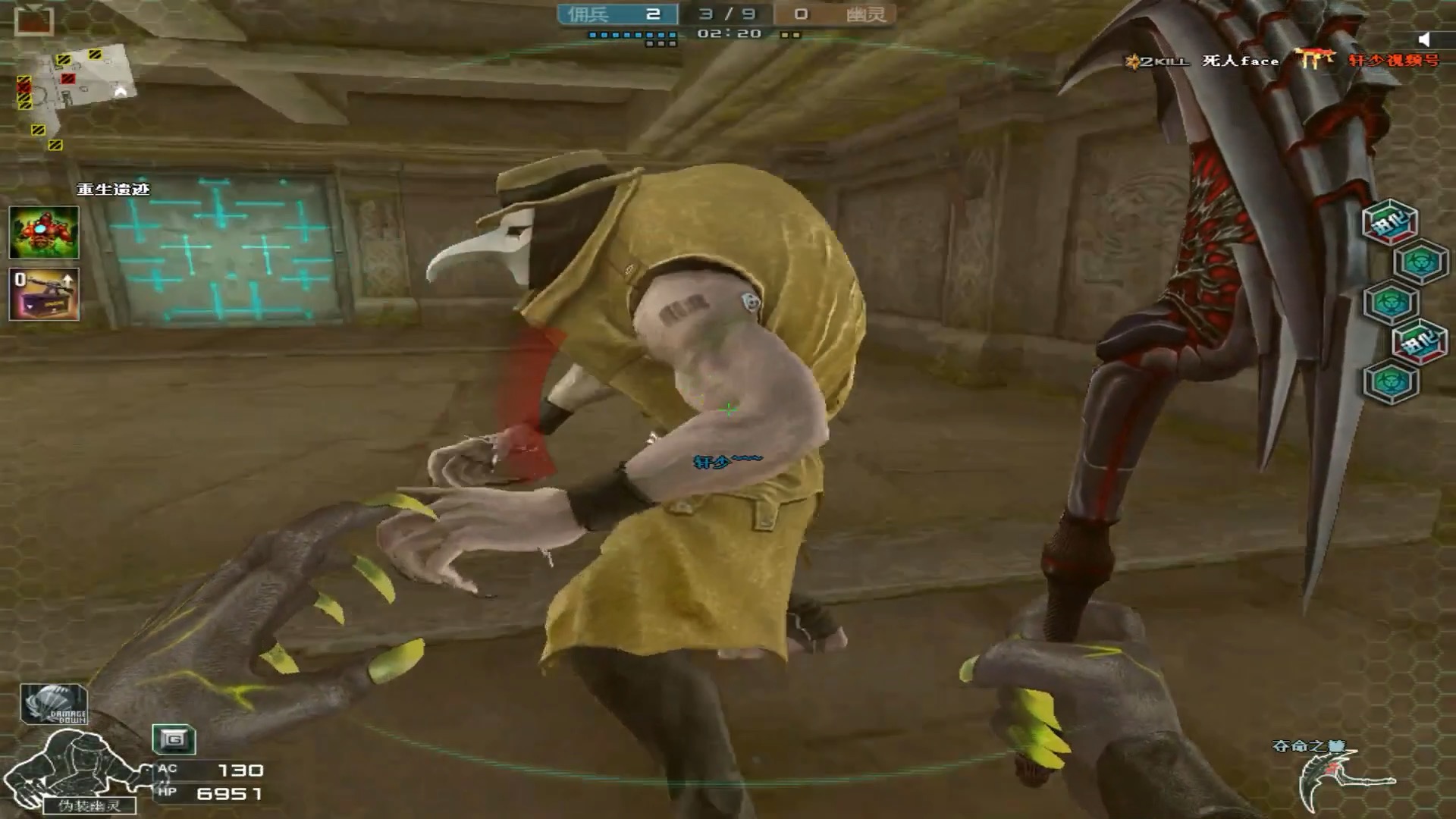Image resolution: width=1456 pixels, height=819 pixels.
Task: Click the Damage Down status icon
Action: click(54, 704)
